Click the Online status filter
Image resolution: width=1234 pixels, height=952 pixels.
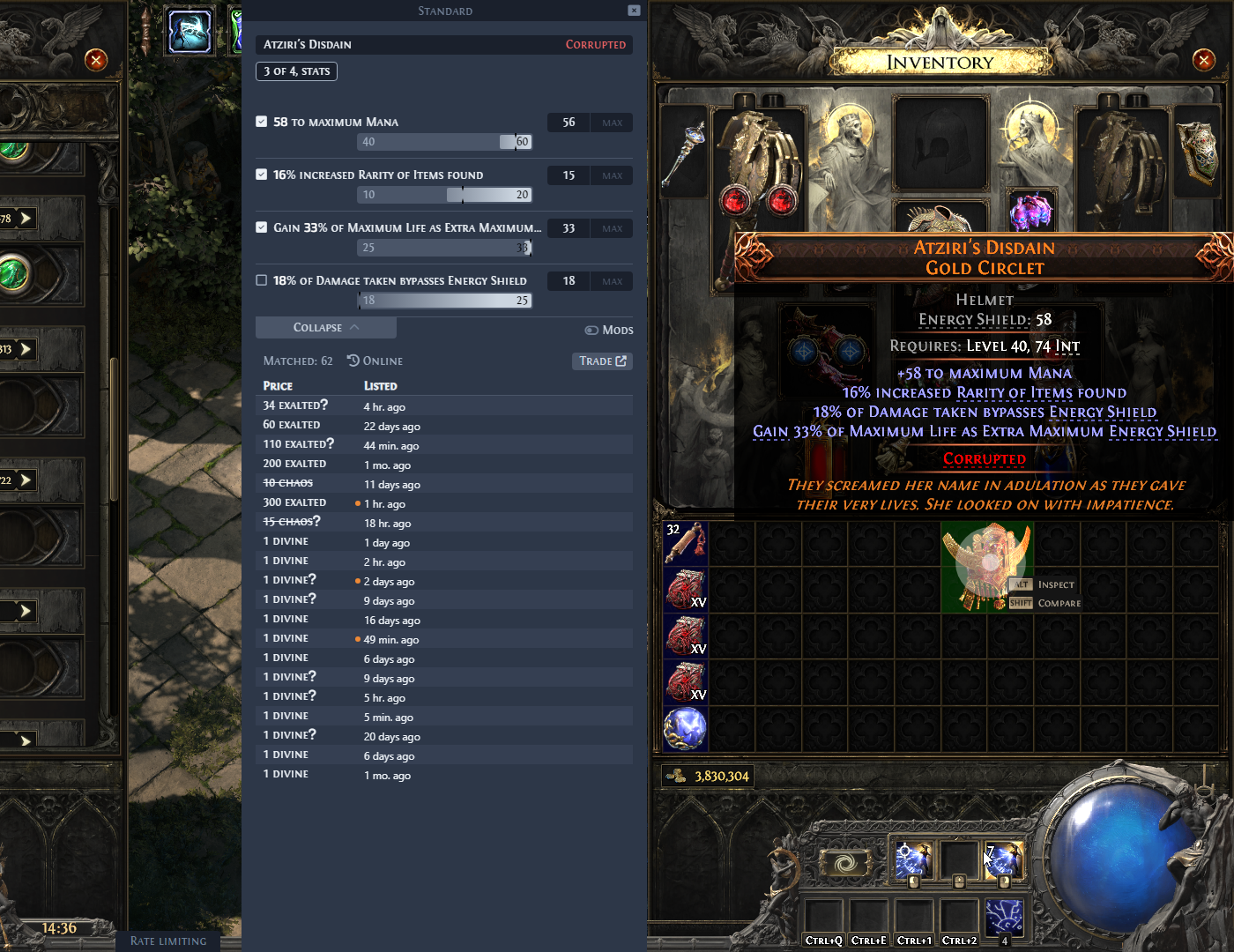tap(375, 361)
